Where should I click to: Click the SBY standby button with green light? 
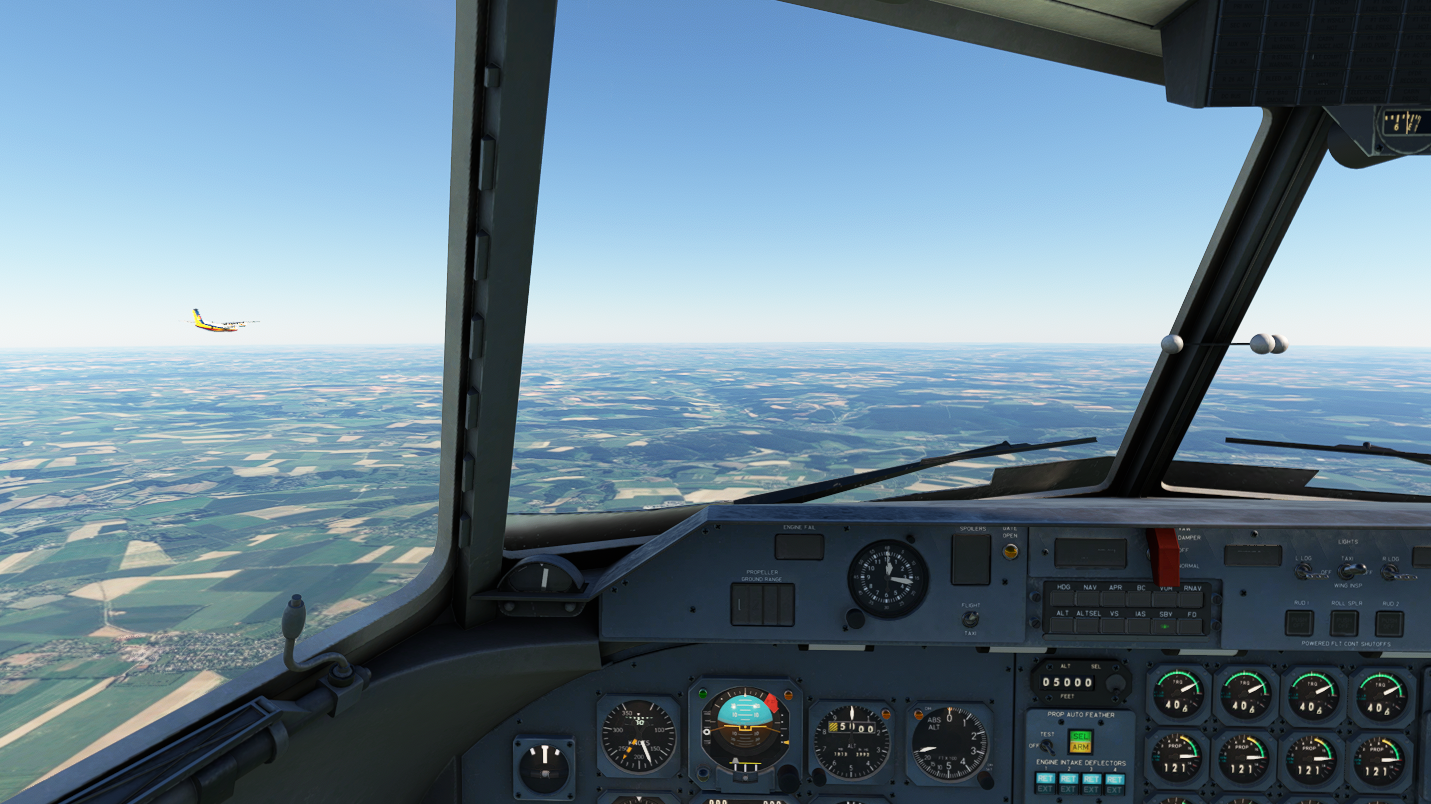point(1166,626)
